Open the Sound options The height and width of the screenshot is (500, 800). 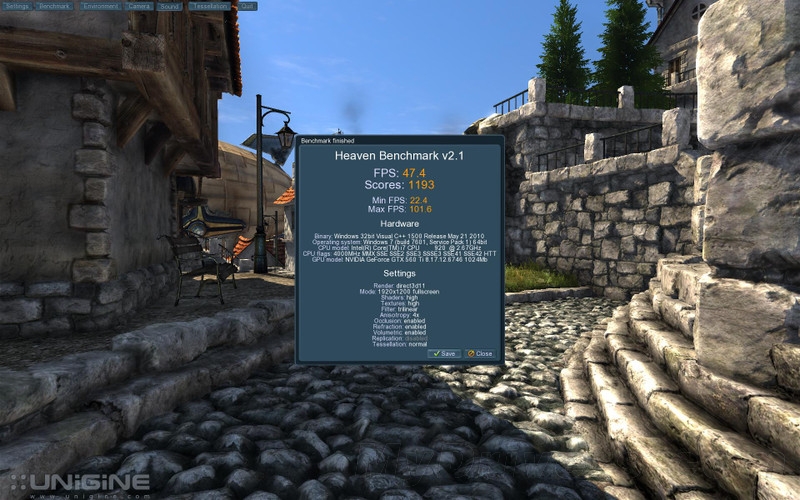(170, 6)
